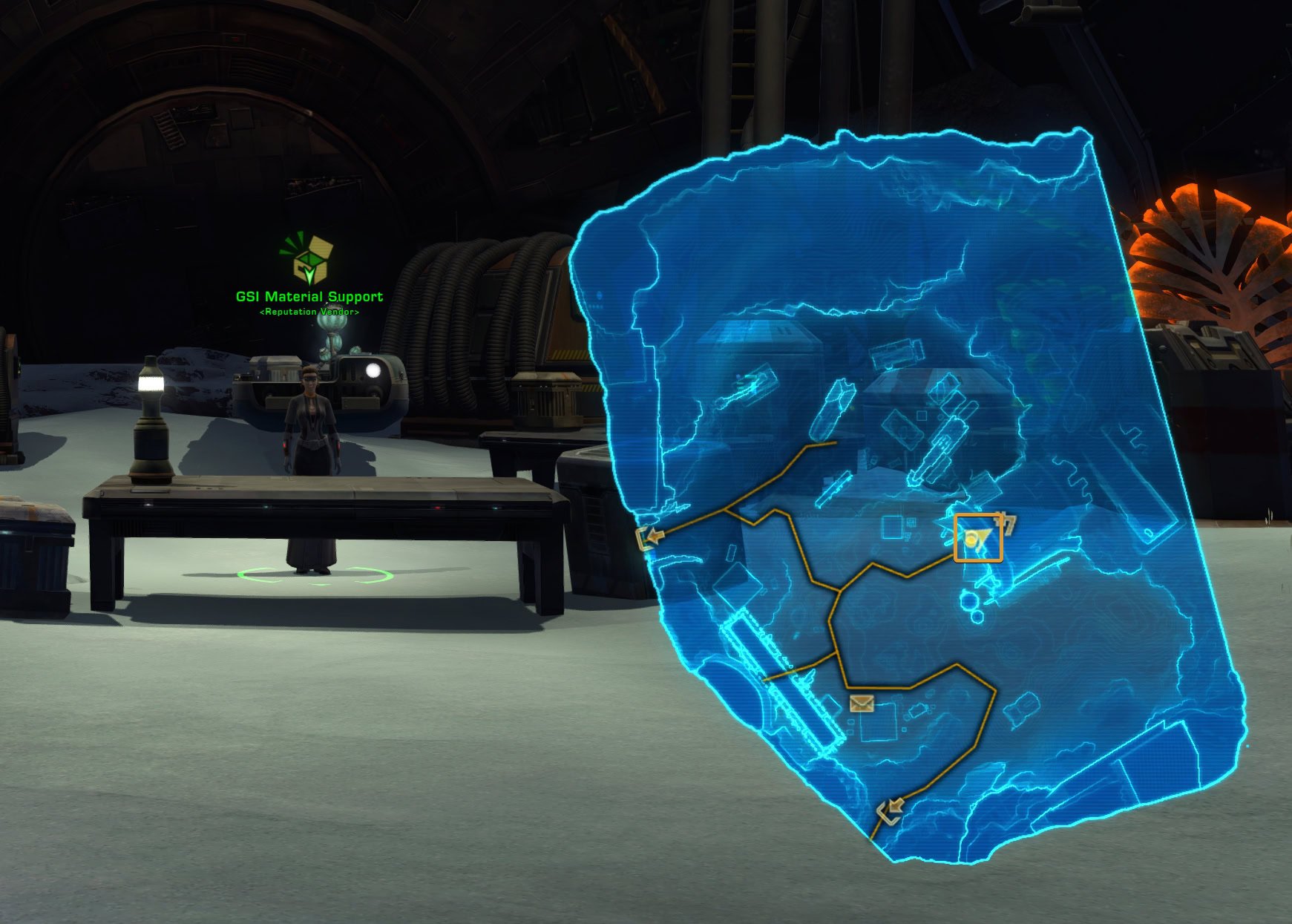Viewport: 1292px width, 924px height.
Task: Click the mailbox icon on the holomap
Action: click(862, 704)
